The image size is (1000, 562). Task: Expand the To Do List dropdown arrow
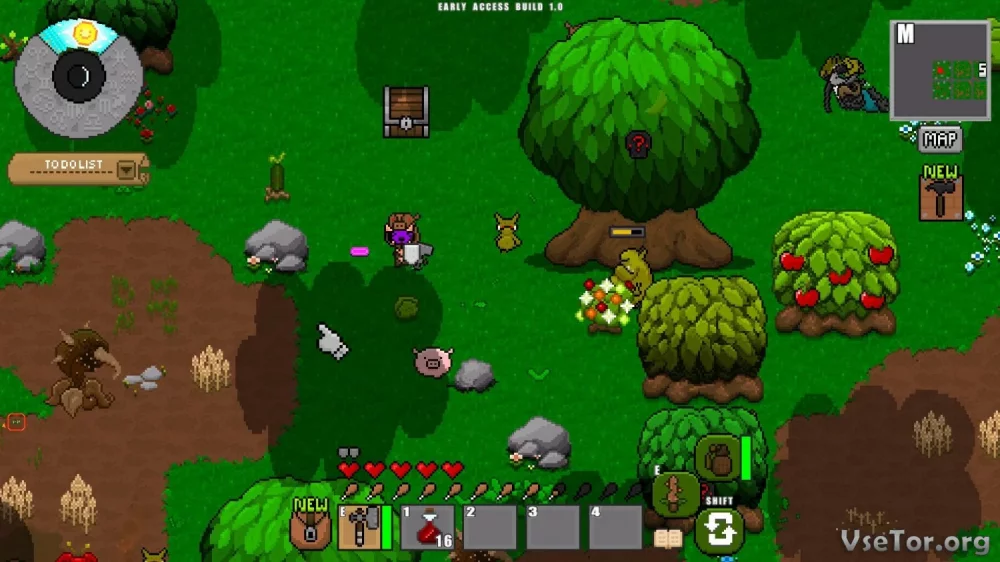tap(127, 169)
